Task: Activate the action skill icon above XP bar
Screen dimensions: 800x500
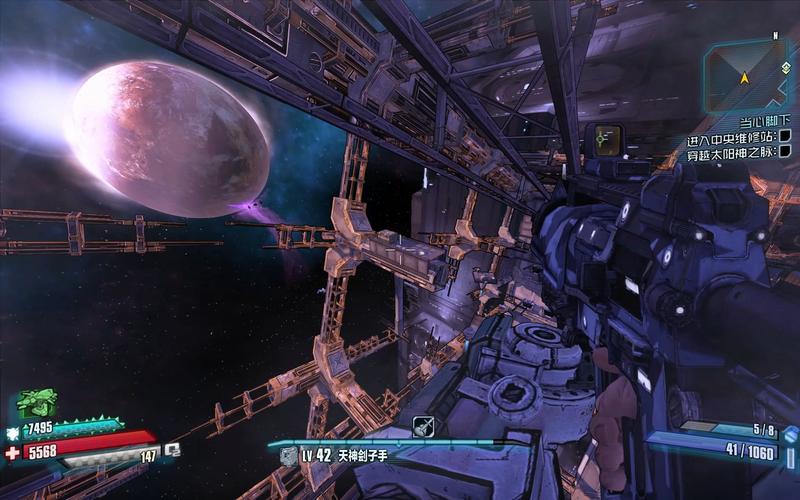Action: coord(423,426)
